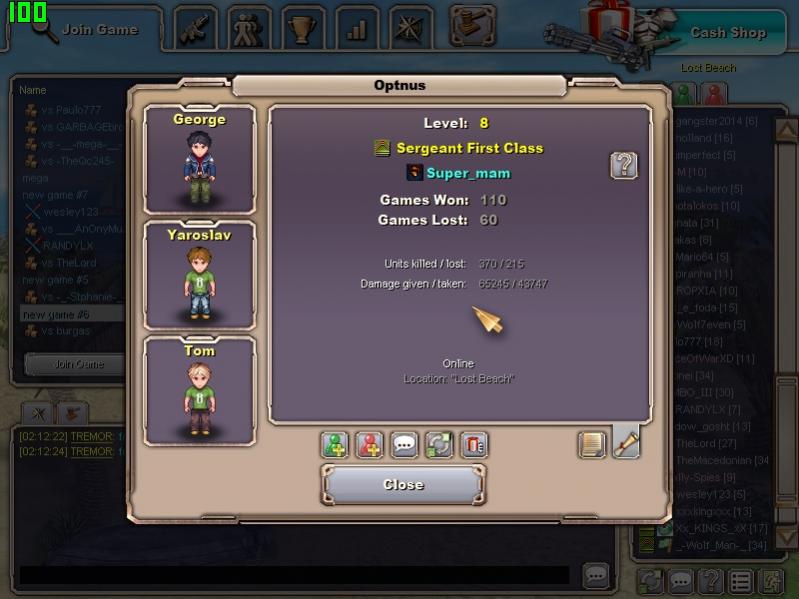Click chat send bubble button
799x599 pixels.
pyautogui.click(x=596, y=576)
